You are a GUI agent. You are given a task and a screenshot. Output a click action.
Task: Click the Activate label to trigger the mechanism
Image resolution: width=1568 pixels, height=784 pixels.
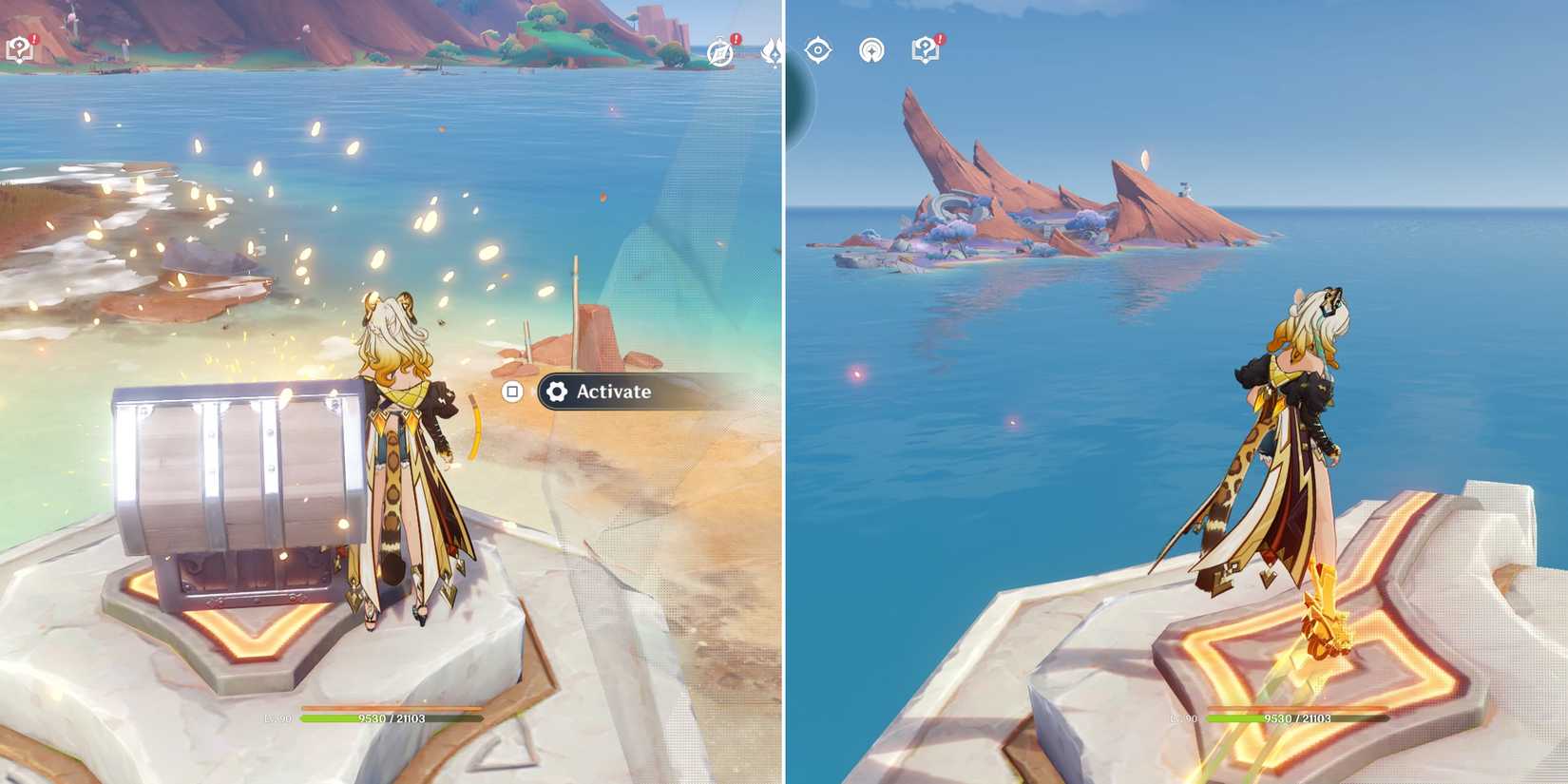(612, 392)
